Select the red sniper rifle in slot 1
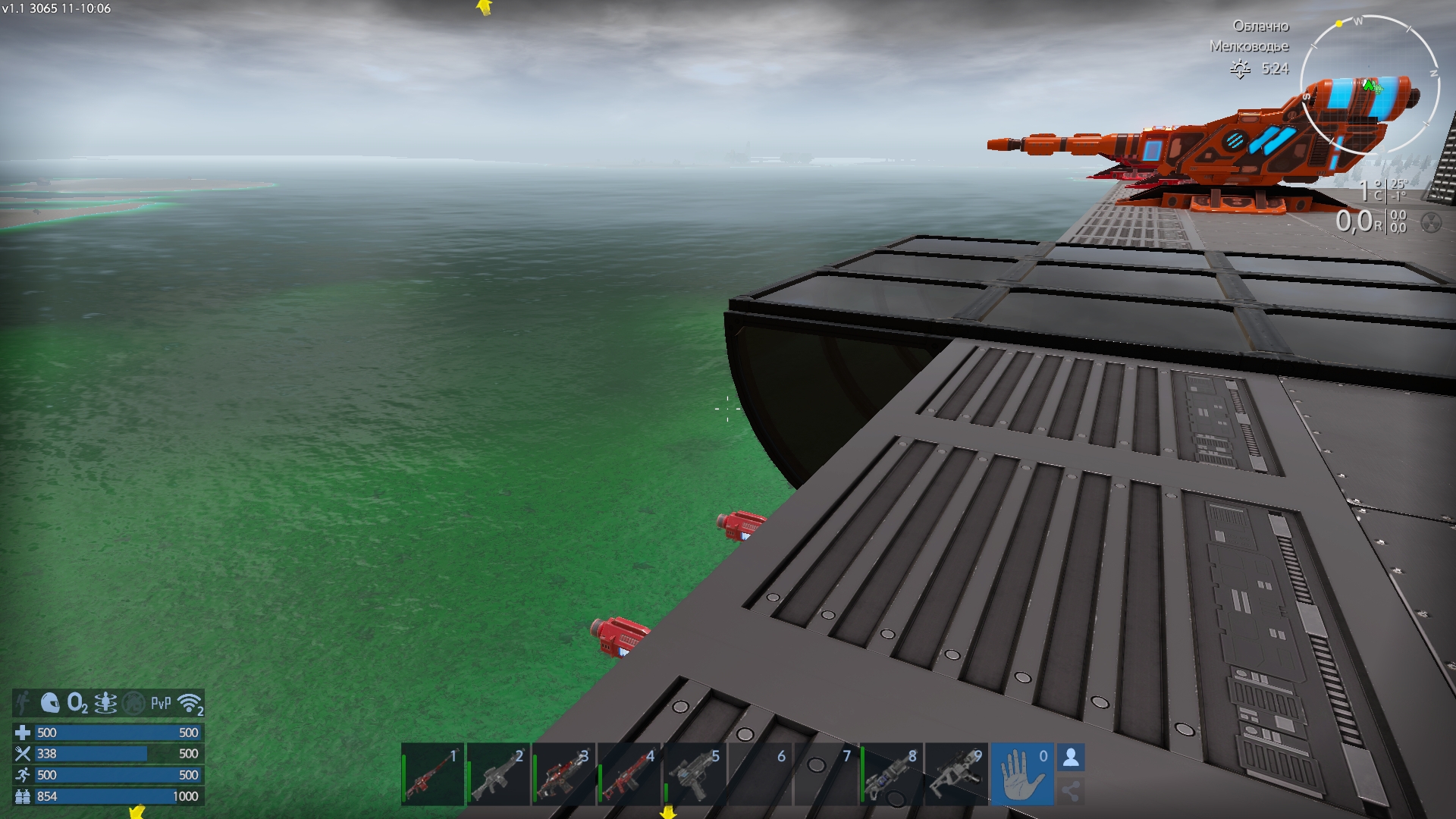 tap(433, 775)
